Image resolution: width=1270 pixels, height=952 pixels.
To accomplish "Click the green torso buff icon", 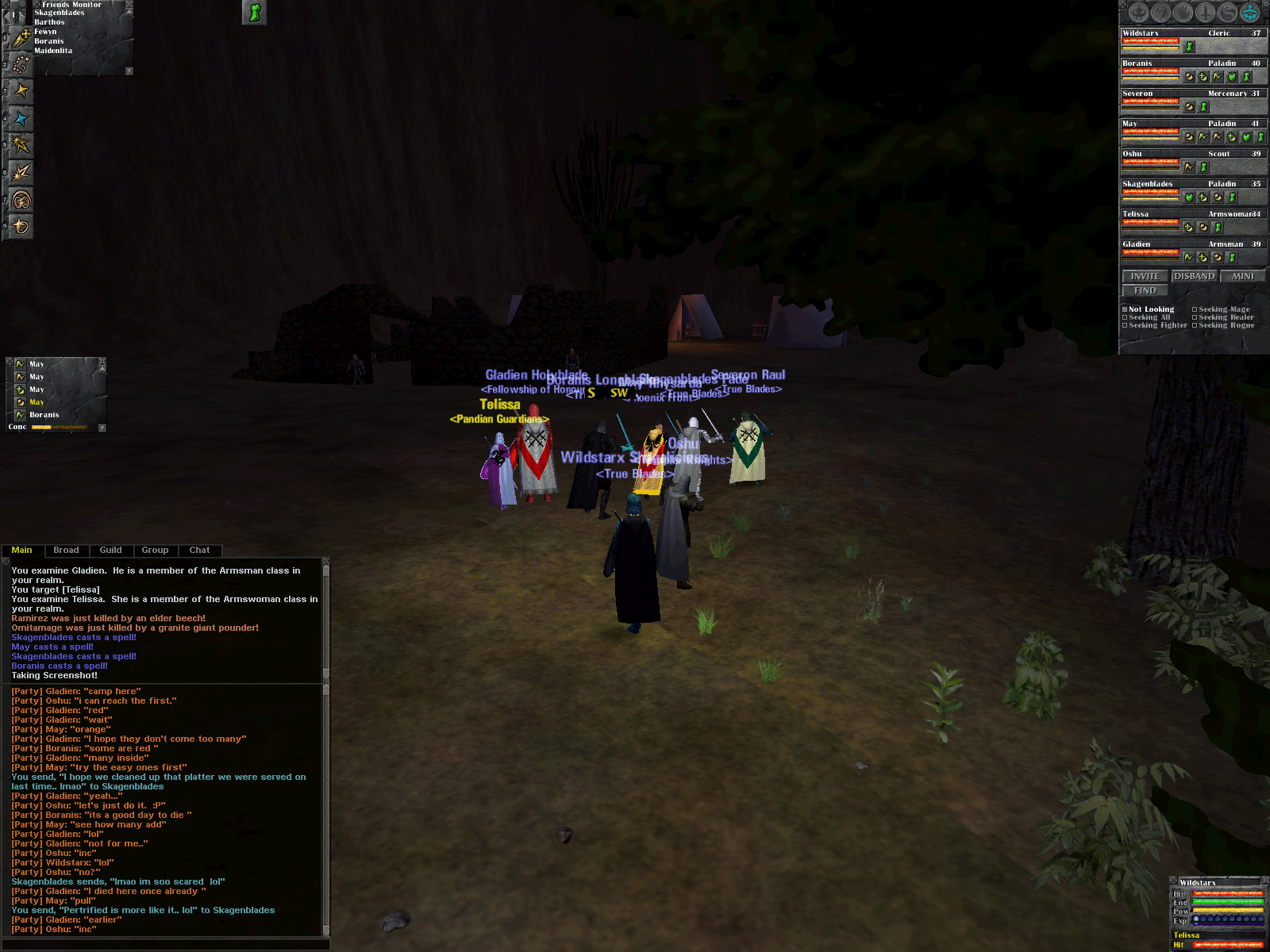I will pyautogui.click(x=254, y=12).
